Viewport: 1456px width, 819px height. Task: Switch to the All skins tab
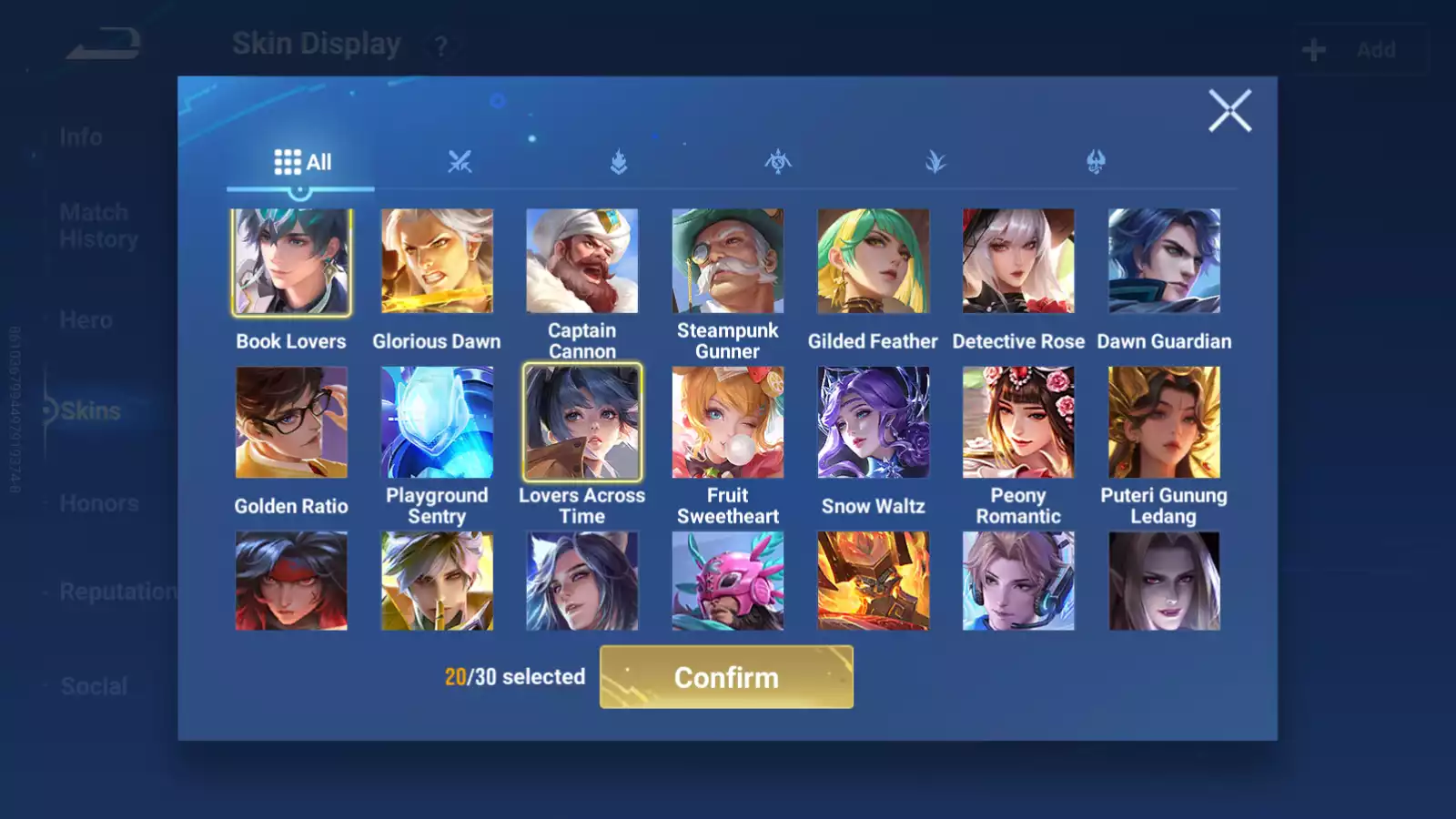click(x=302, y=163)
